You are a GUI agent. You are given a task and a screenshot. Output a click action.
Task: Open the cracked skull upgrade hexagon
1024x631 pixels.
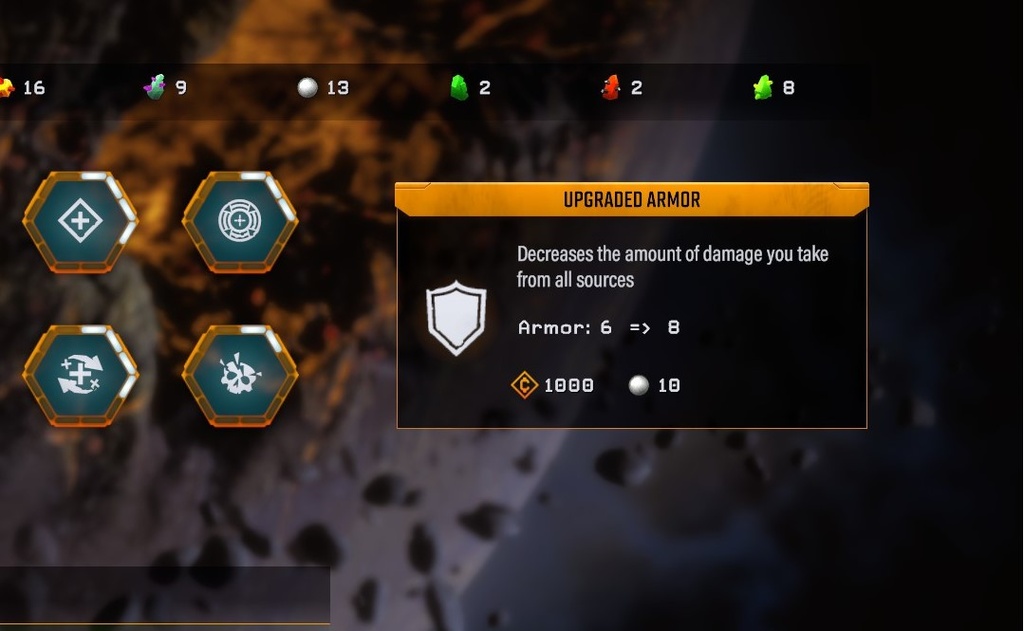[240, 375]
